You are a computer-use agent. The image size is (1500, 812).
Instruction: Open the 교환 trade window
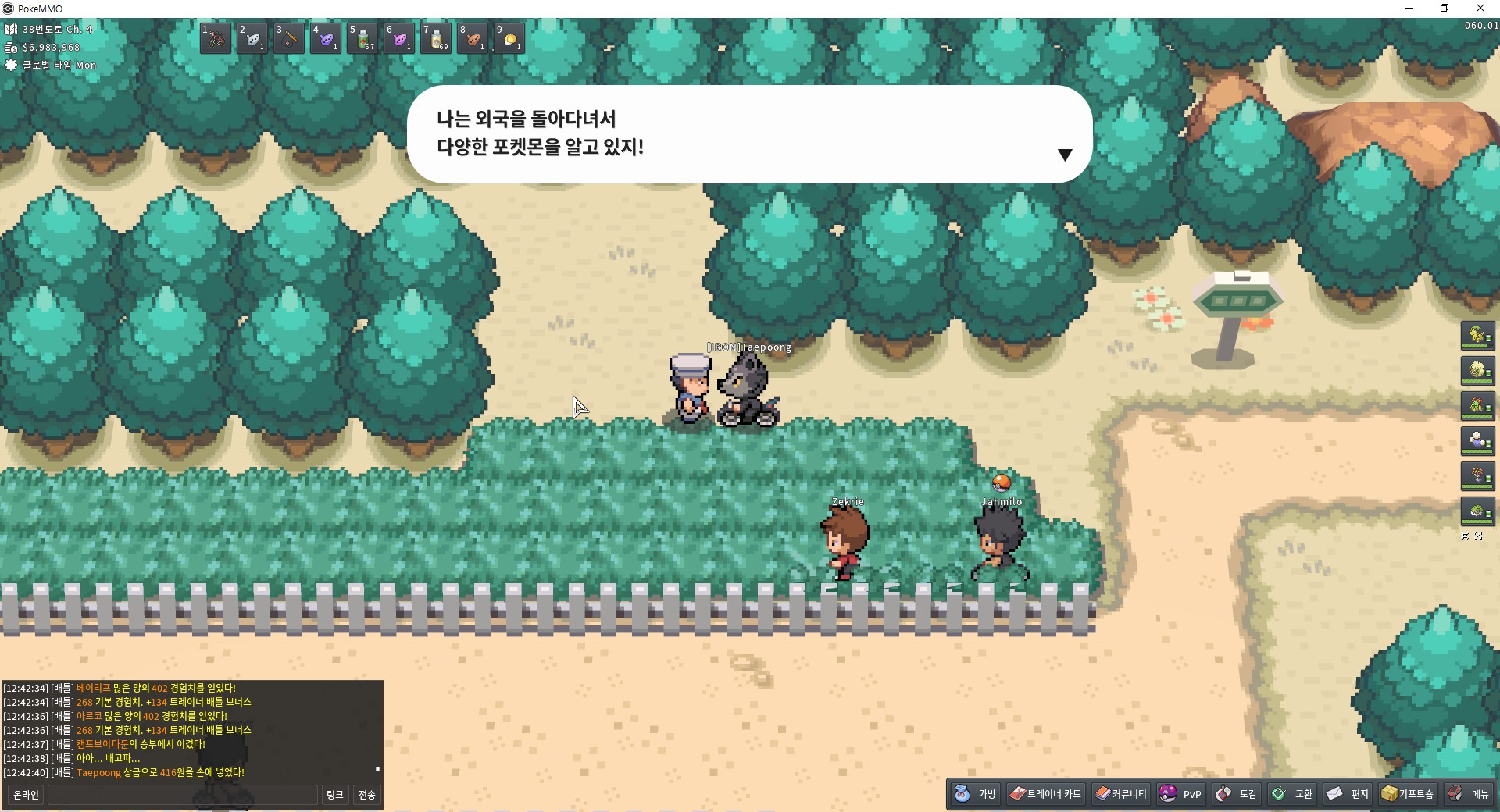coord(1292,794)
